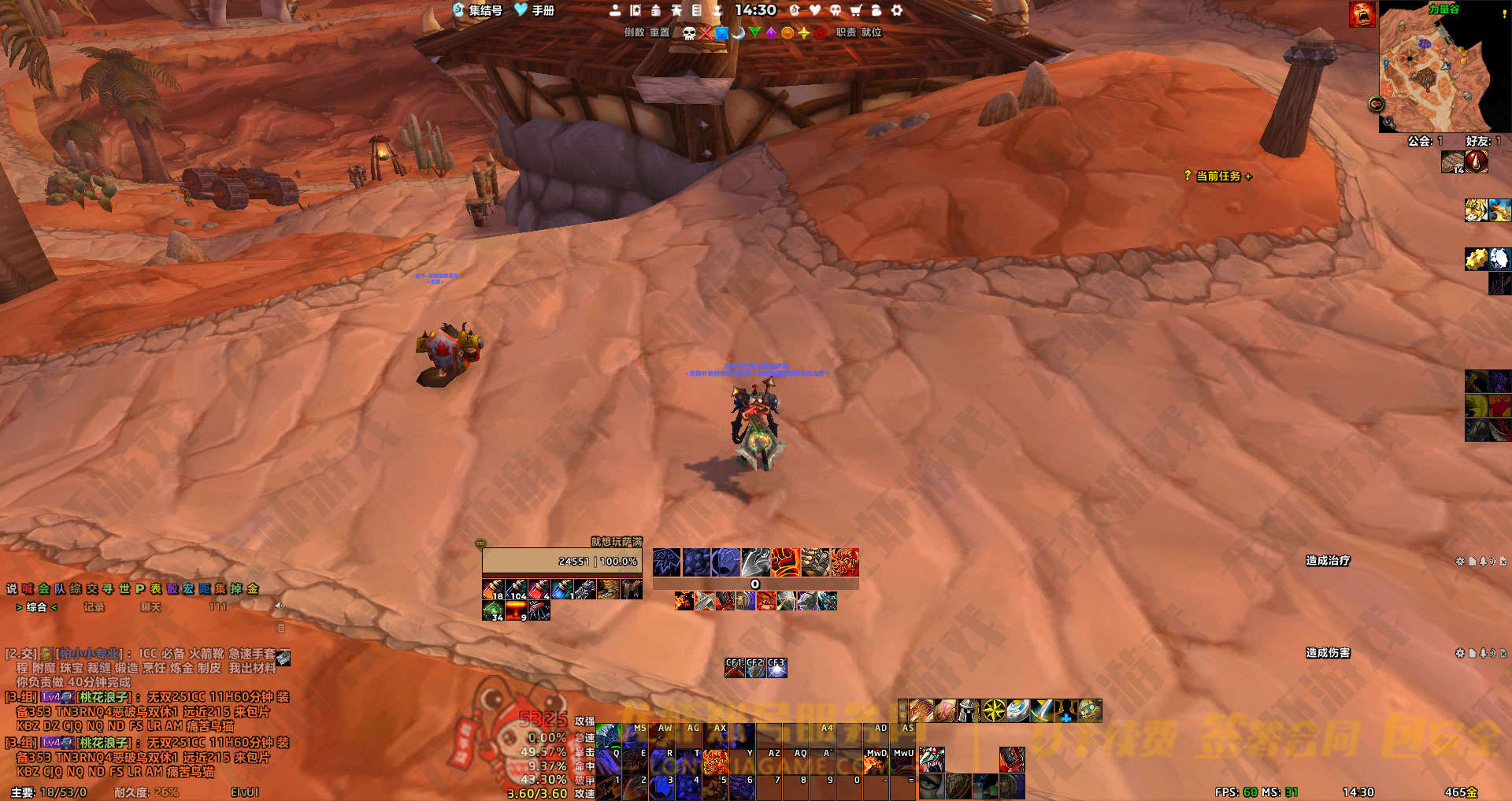Click the CF1 macro button
This screenshot has height=801, width=1512.
click(x=734, y=668)
